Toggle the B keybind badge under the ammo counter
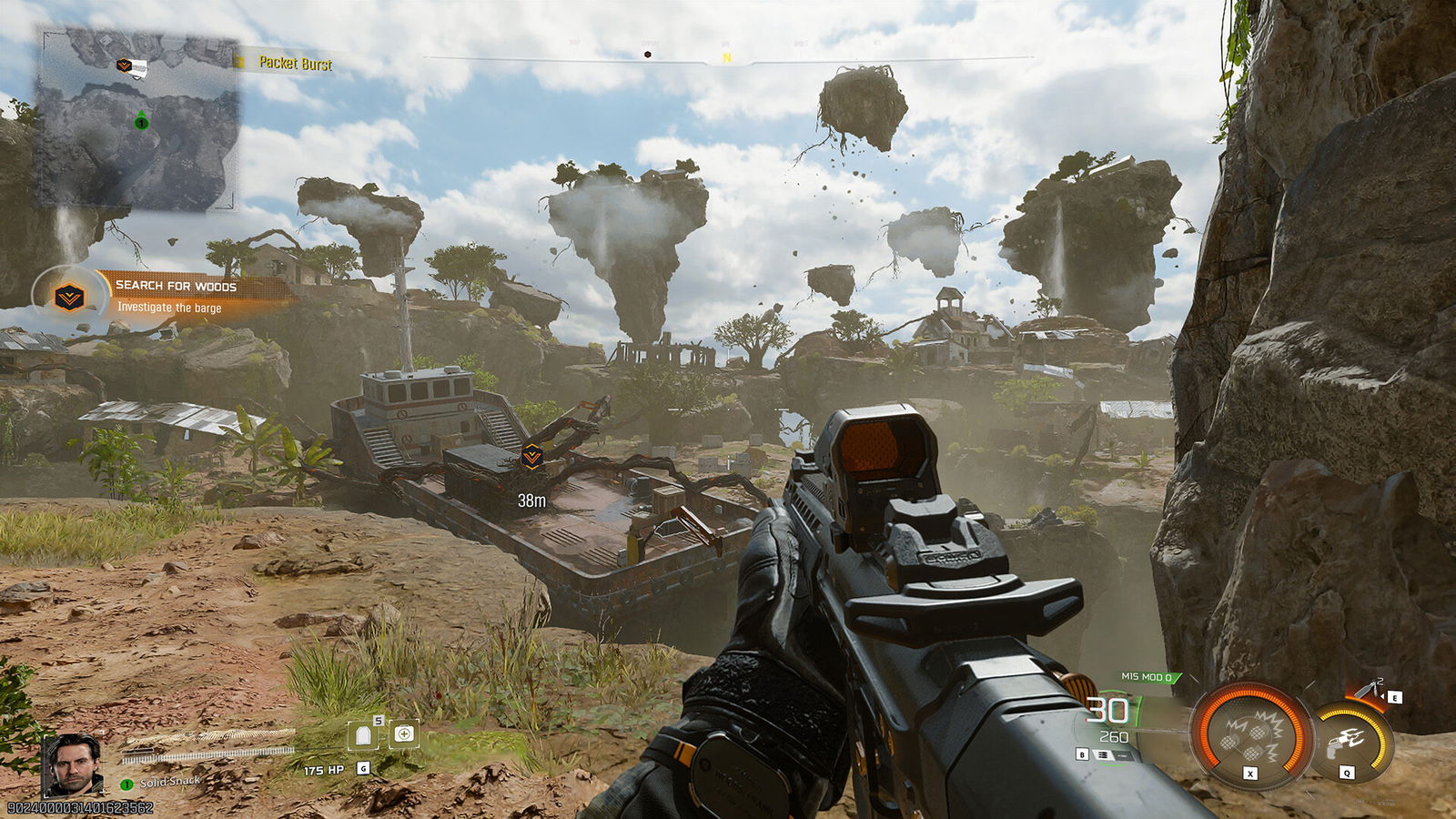This screenshot has height=819, width=1456. [x=1082, y=754]
